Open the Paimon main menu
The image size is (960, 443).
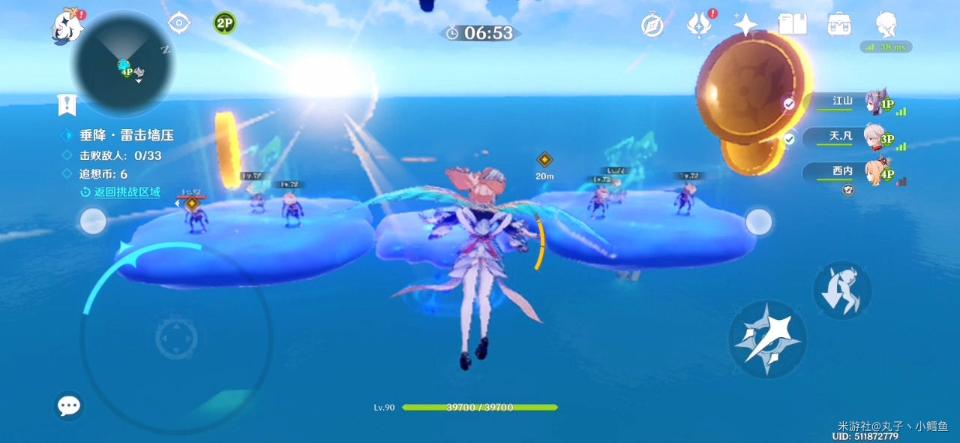pos(68,26)
